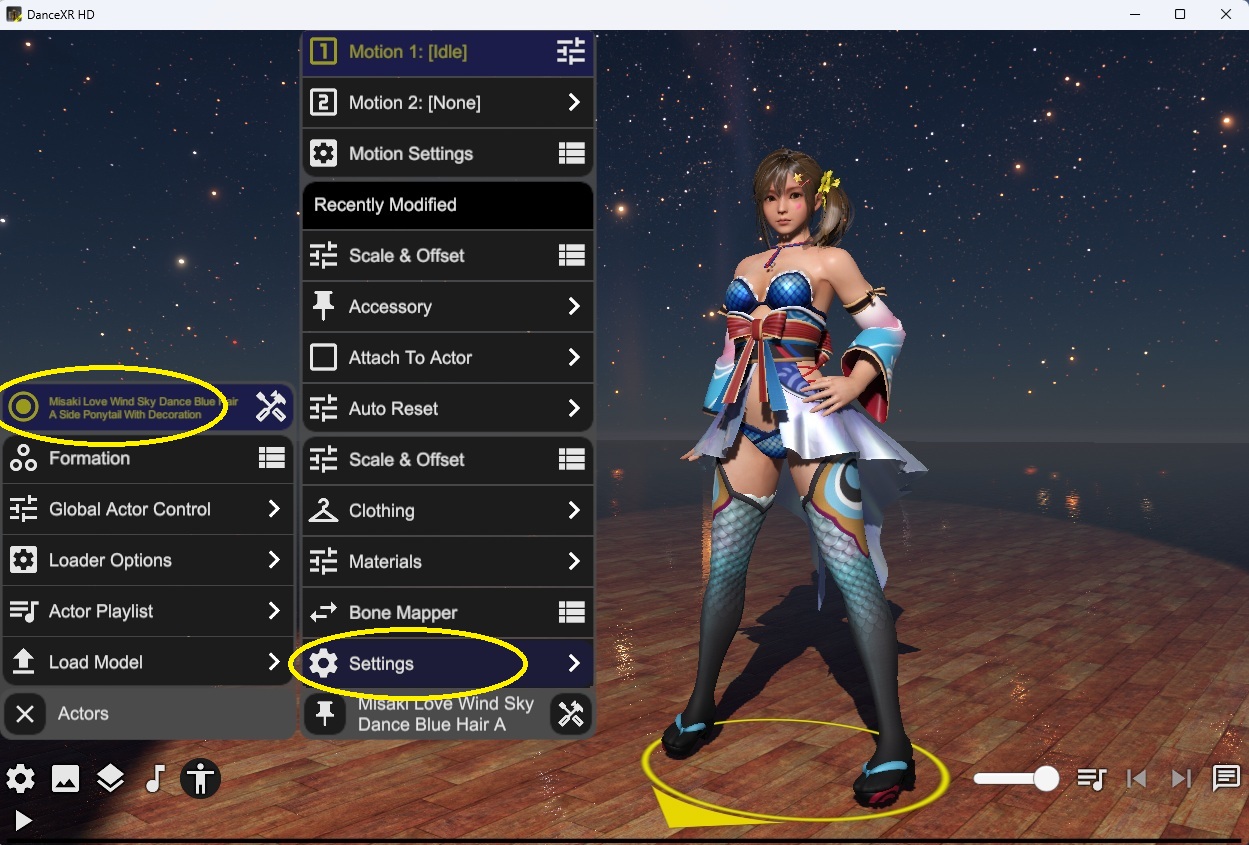The height and width of the screenshot is (845, 1249).
Task: Maximize the DanceXR HD window
Action: [1180, 14]
